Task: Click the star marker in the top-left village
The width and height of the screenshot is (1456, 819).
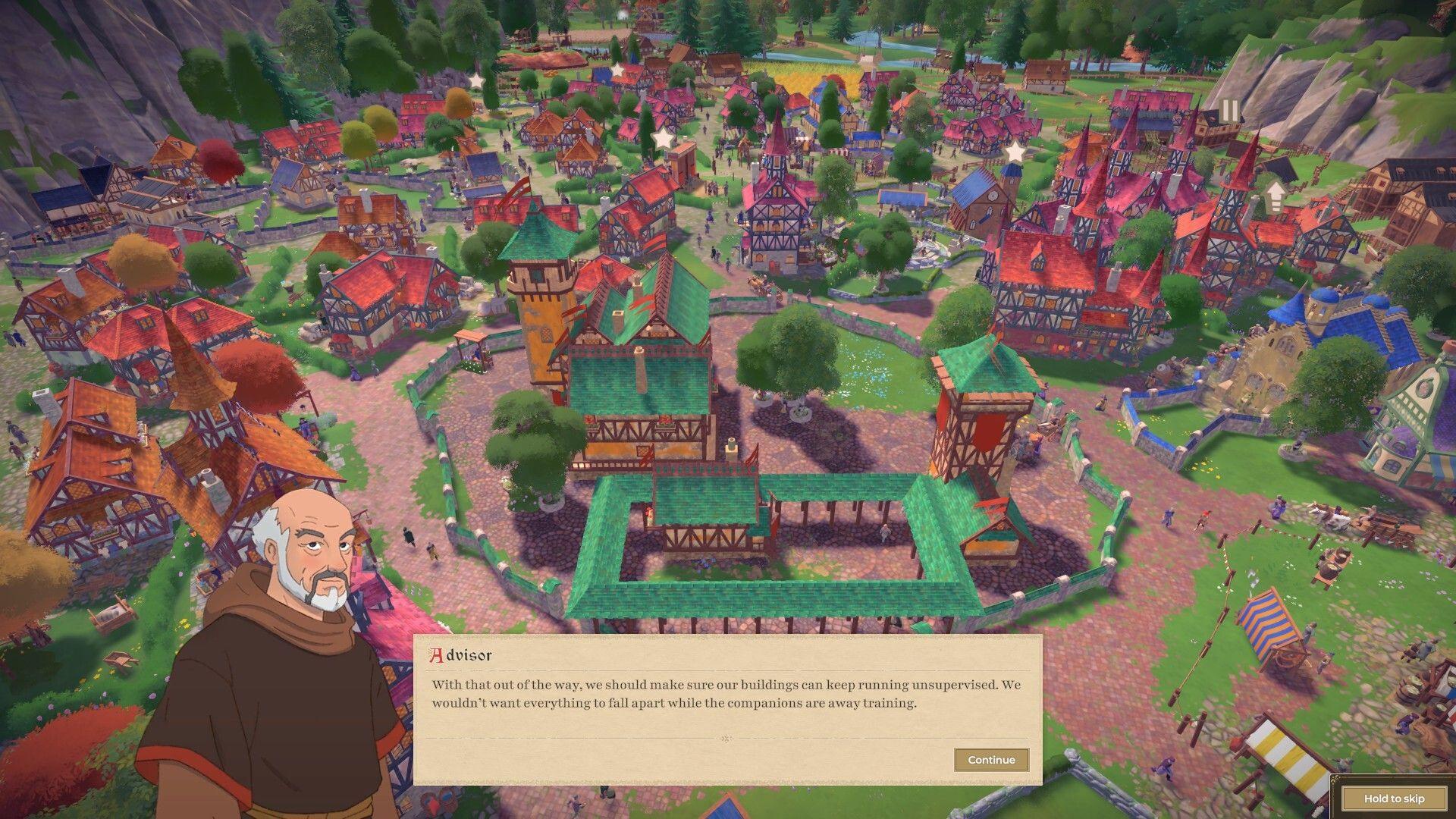Action: pyautogui.click(x=618, y=70)
